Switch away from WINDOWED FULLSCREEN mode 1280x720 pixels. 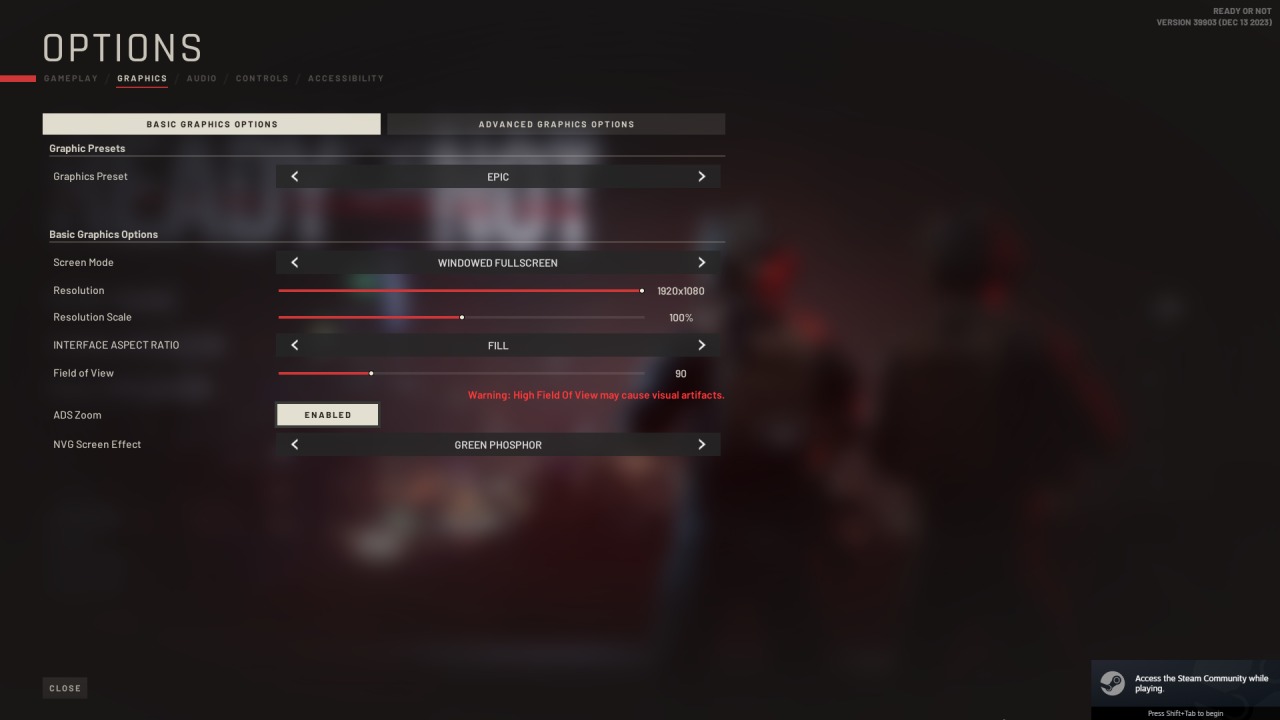point(702,262)
